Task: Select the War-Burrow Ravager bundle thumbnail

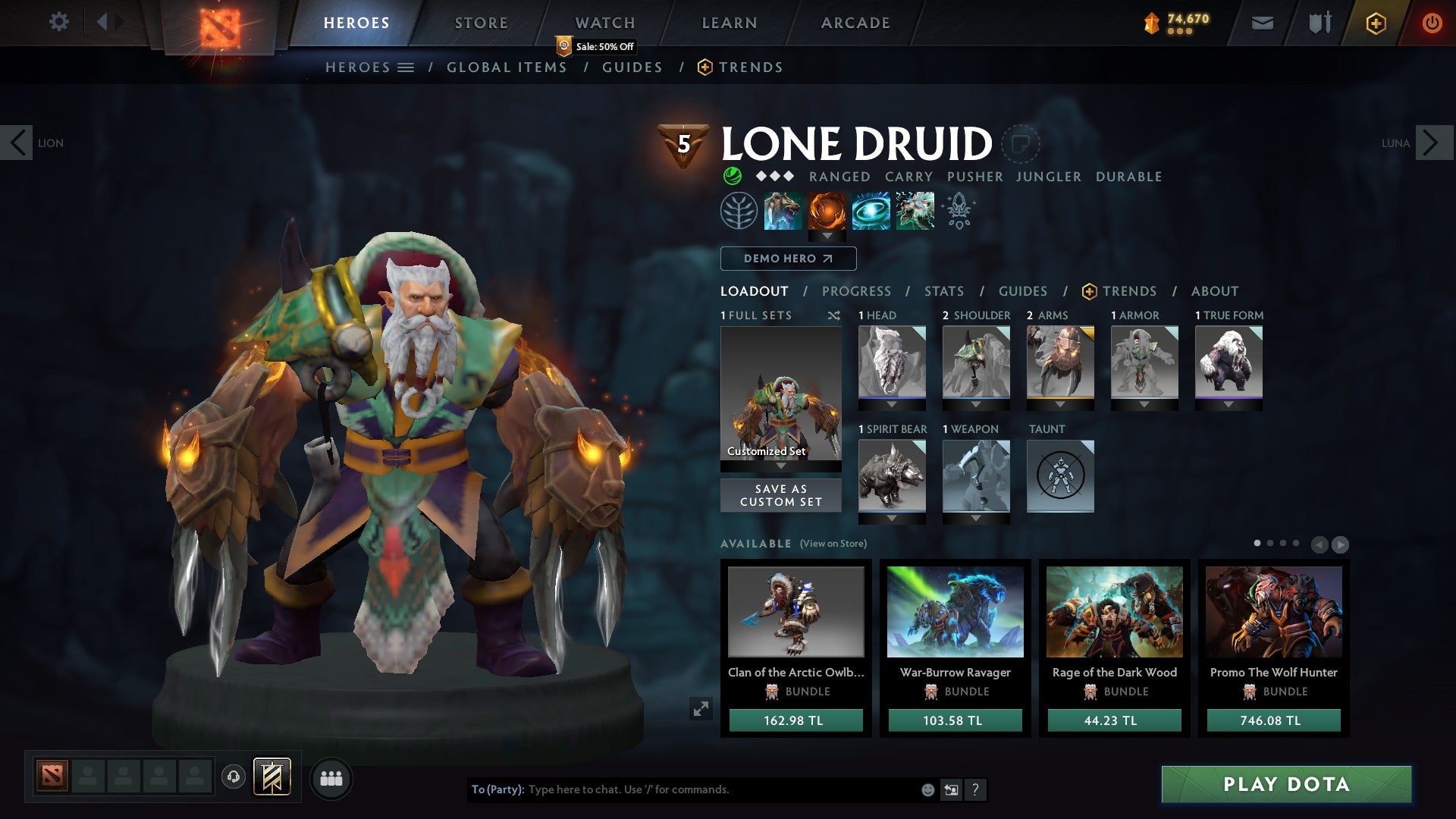Action: pyautogui.click(x=955, y=613)
